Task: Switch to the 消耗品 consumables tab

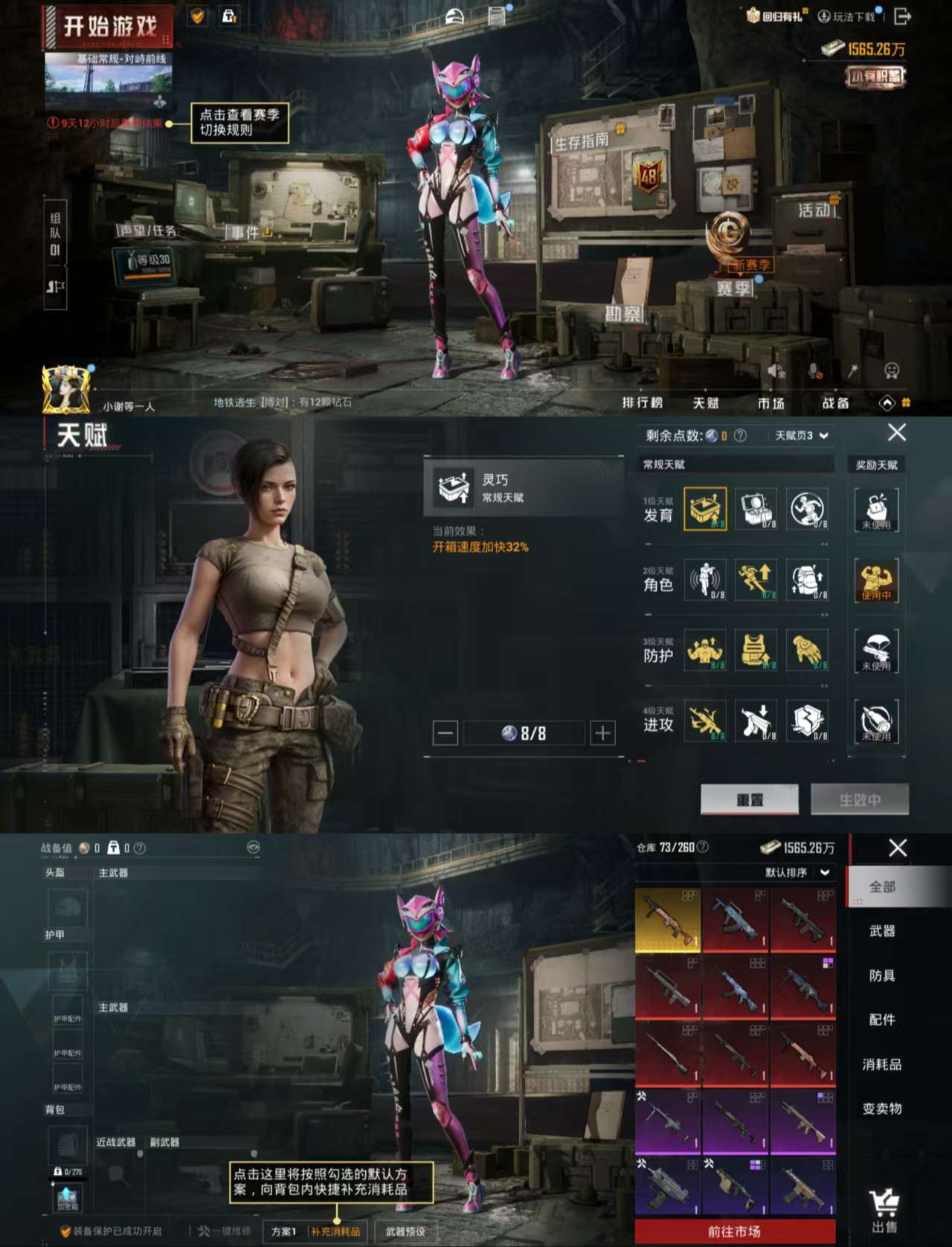Action: pos(882,1065)
